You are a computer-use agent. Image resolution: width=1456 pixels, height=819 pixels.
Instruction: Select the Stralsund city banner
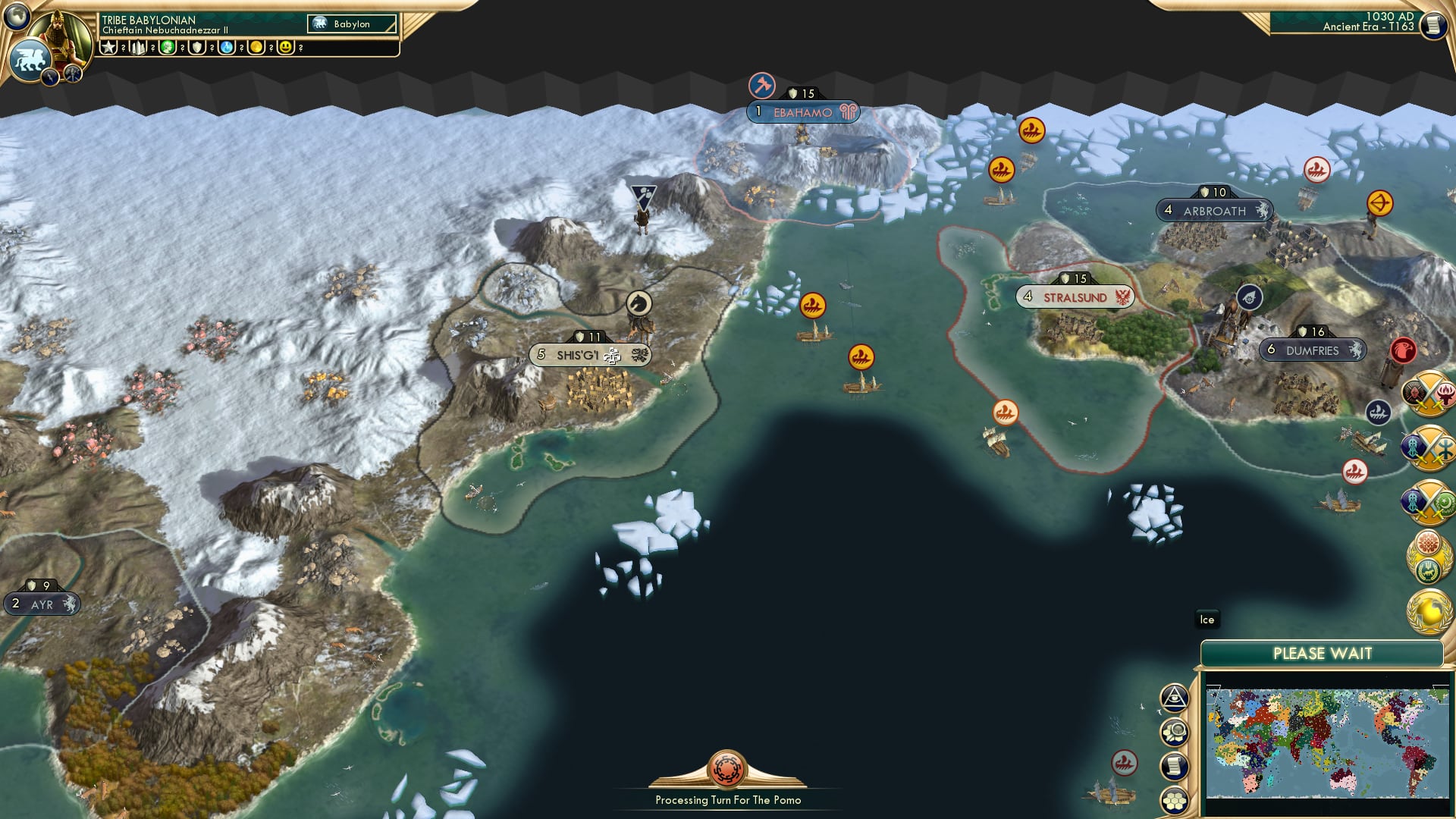(x=1077, y=297)
